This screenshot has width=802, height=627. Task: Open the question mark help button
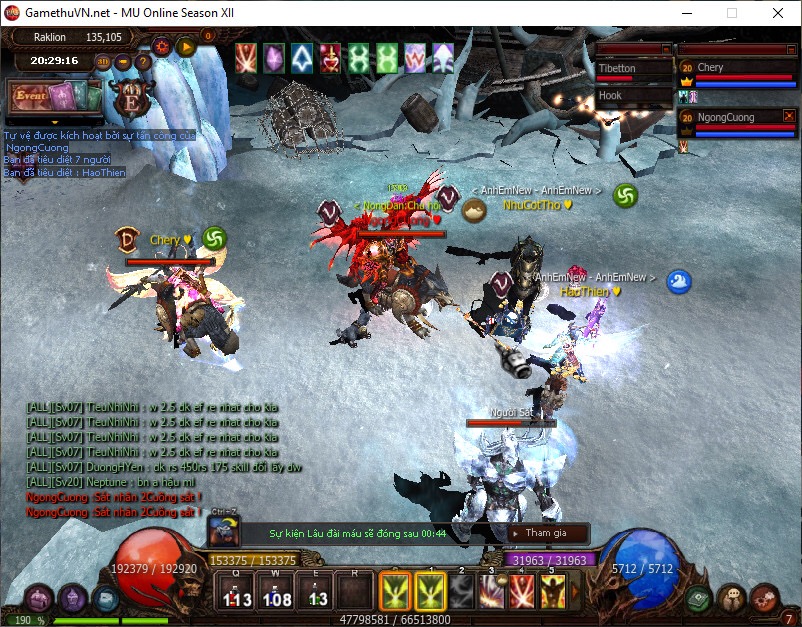tap(143, 62)
